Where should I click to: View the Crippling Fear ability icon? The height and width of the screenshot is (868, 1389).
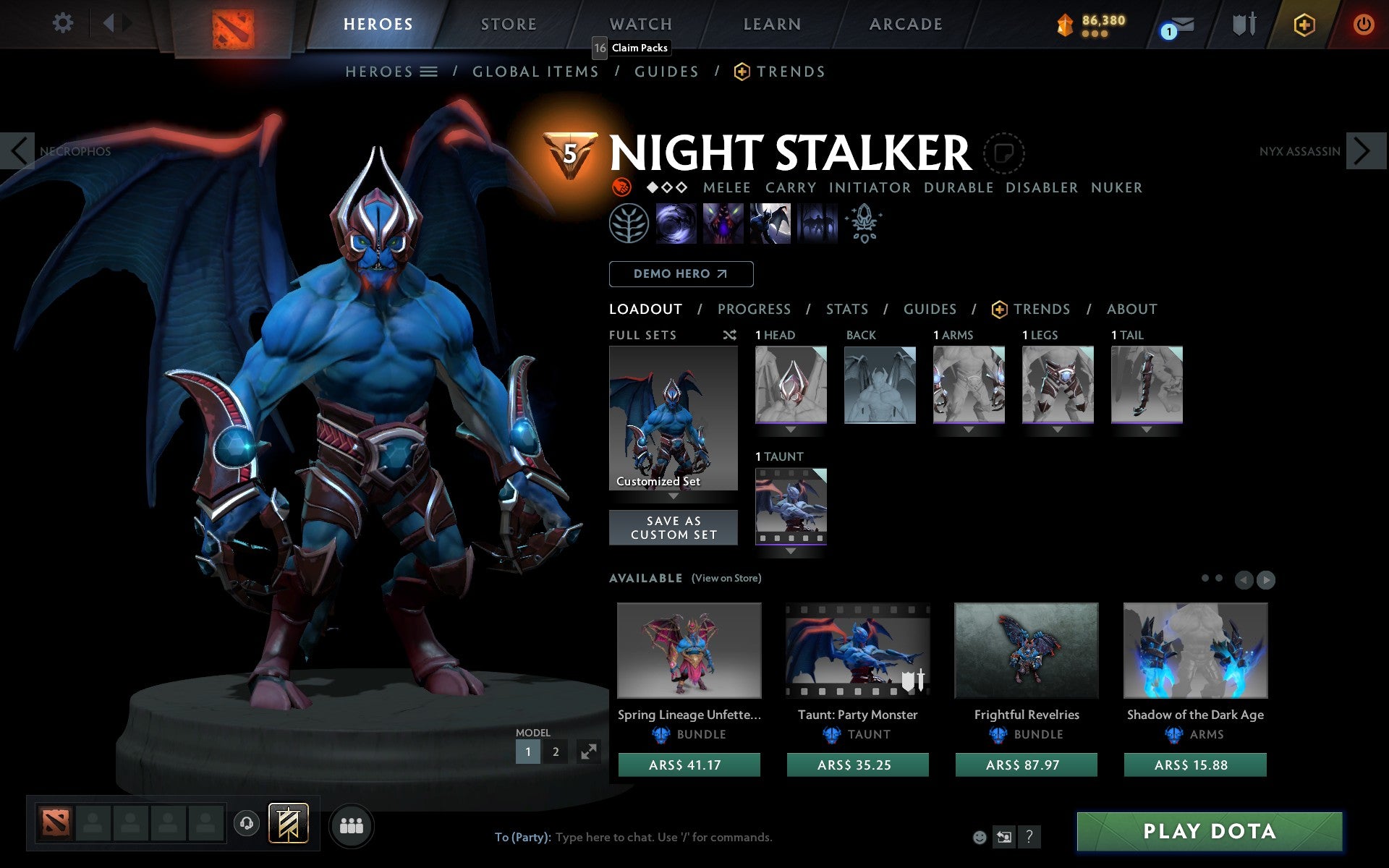723,224
